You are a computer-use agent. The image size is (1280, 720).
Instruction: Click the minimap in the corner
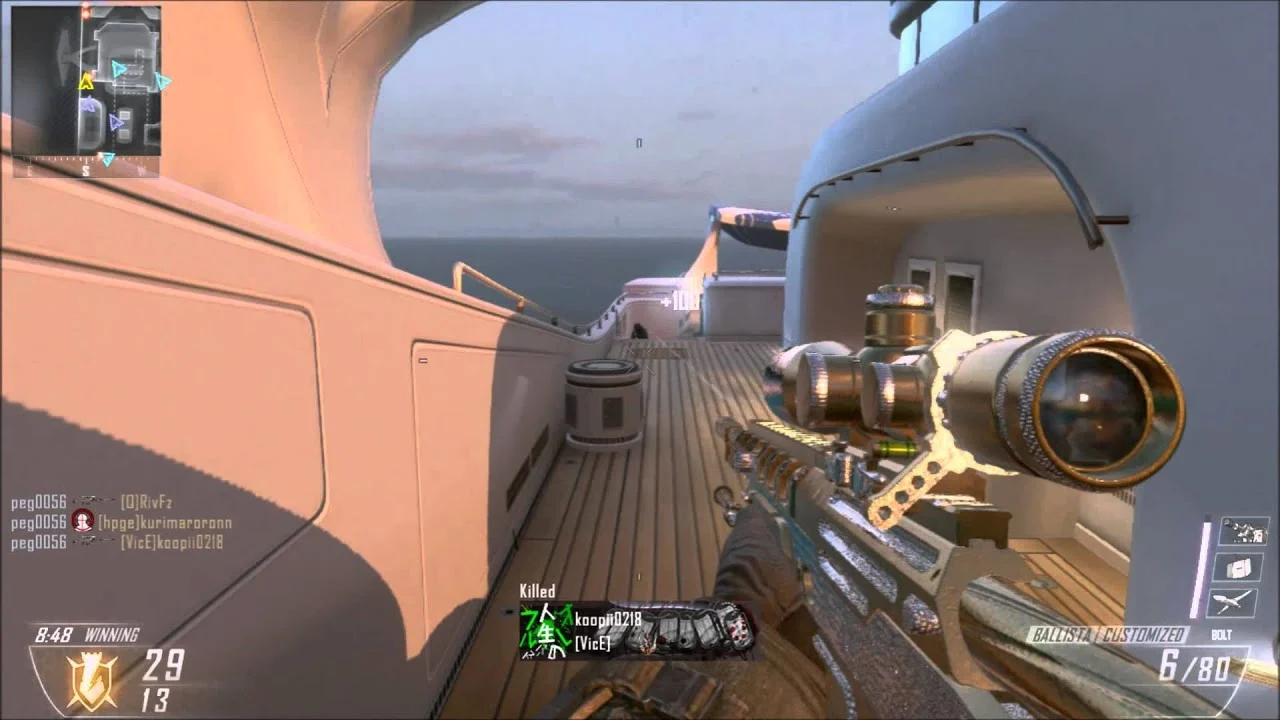(86, 91)
